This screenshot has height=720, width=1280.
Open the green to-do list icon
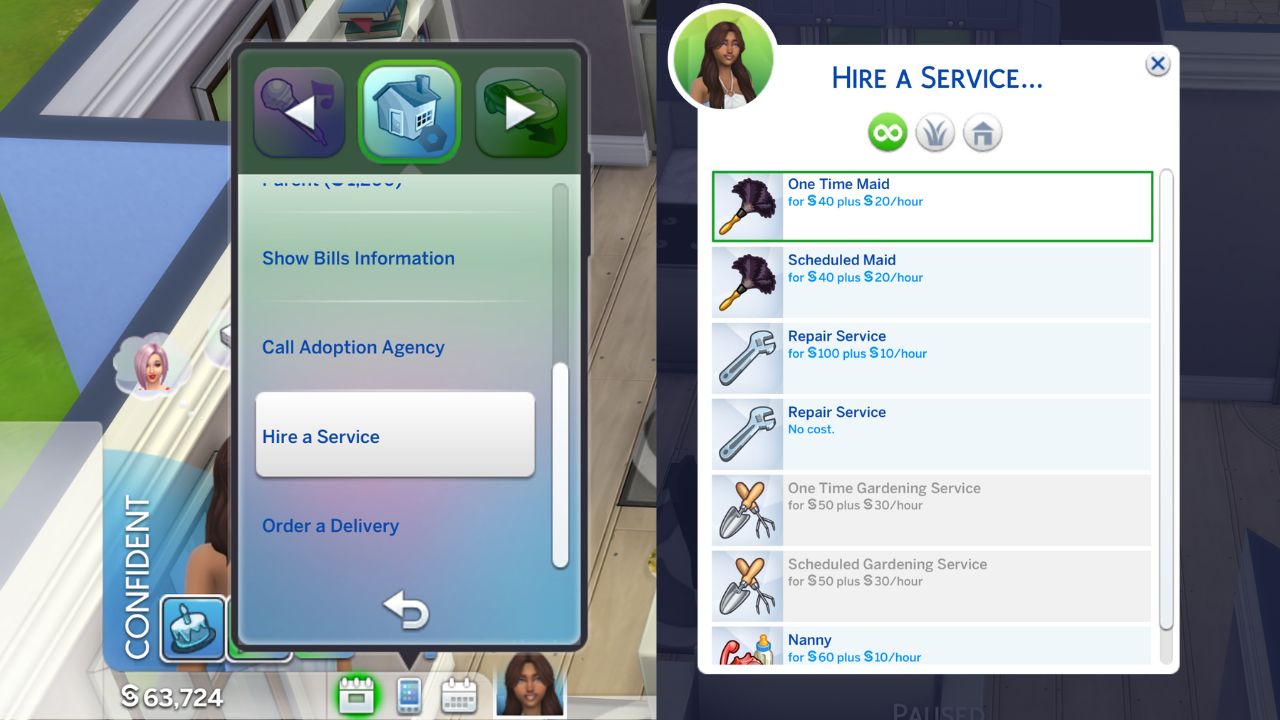point(357,692)
